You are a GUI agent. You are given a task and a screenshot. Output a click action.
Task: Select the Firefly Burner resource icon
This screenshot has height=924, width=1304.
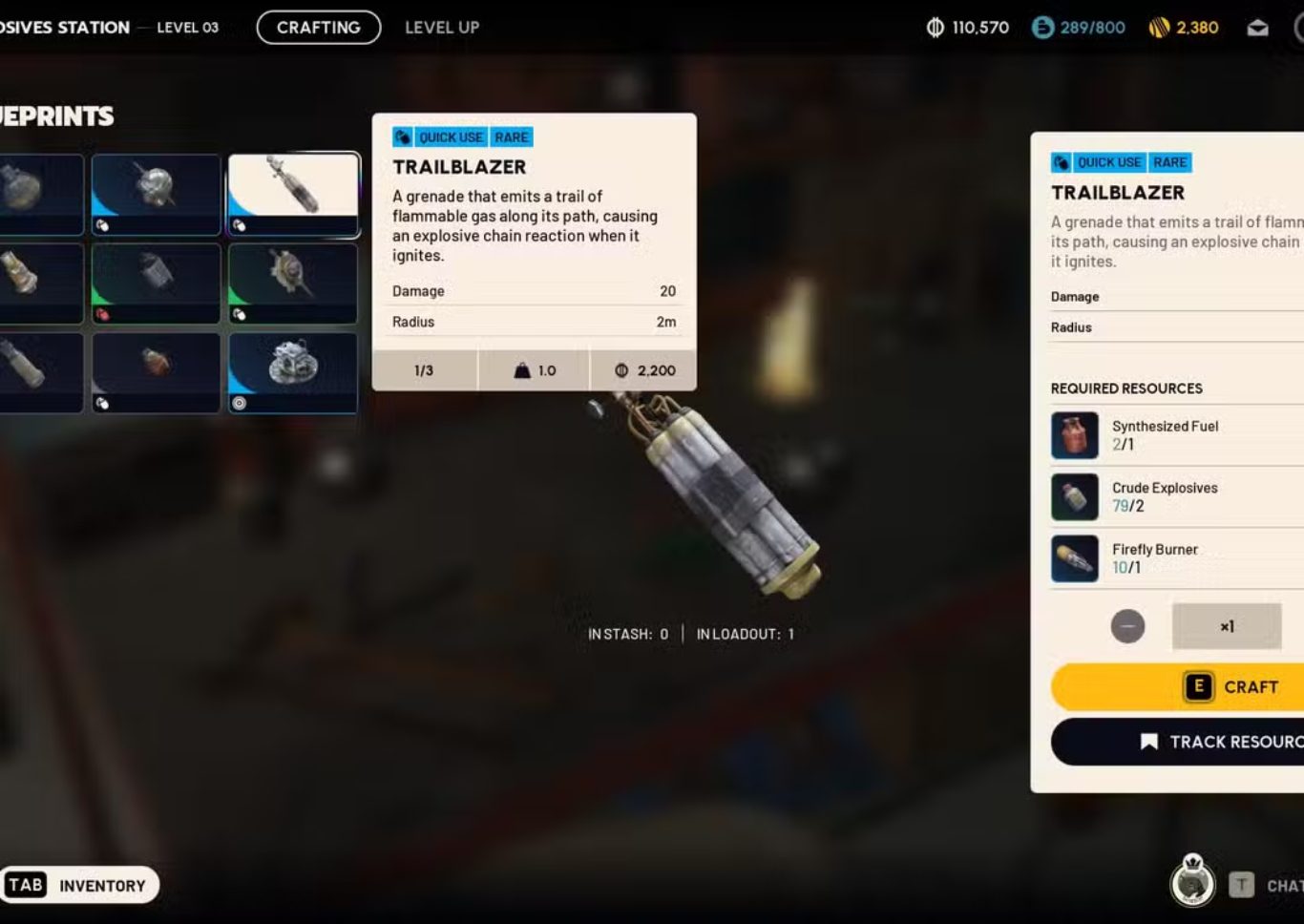coord(1075,558)
